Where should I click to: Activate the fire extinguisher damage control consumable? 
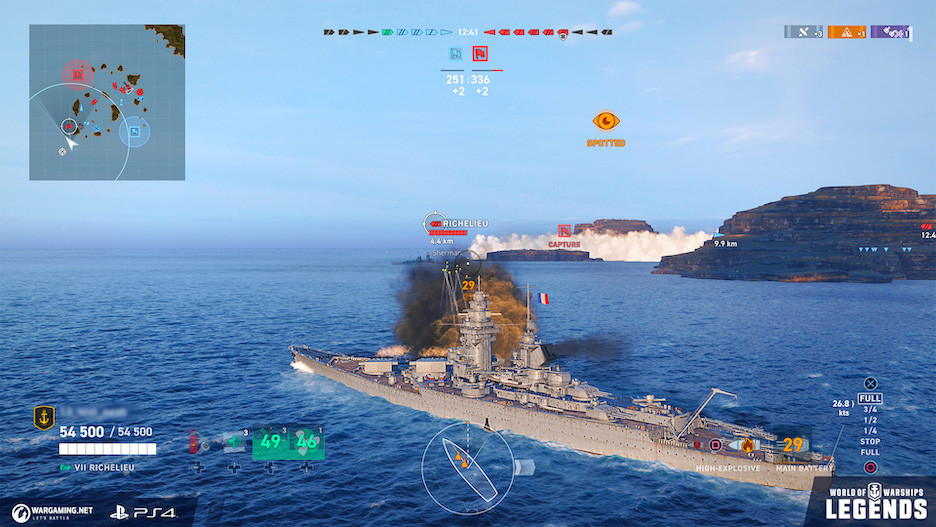pyautogui.click(x=193, y=441)
